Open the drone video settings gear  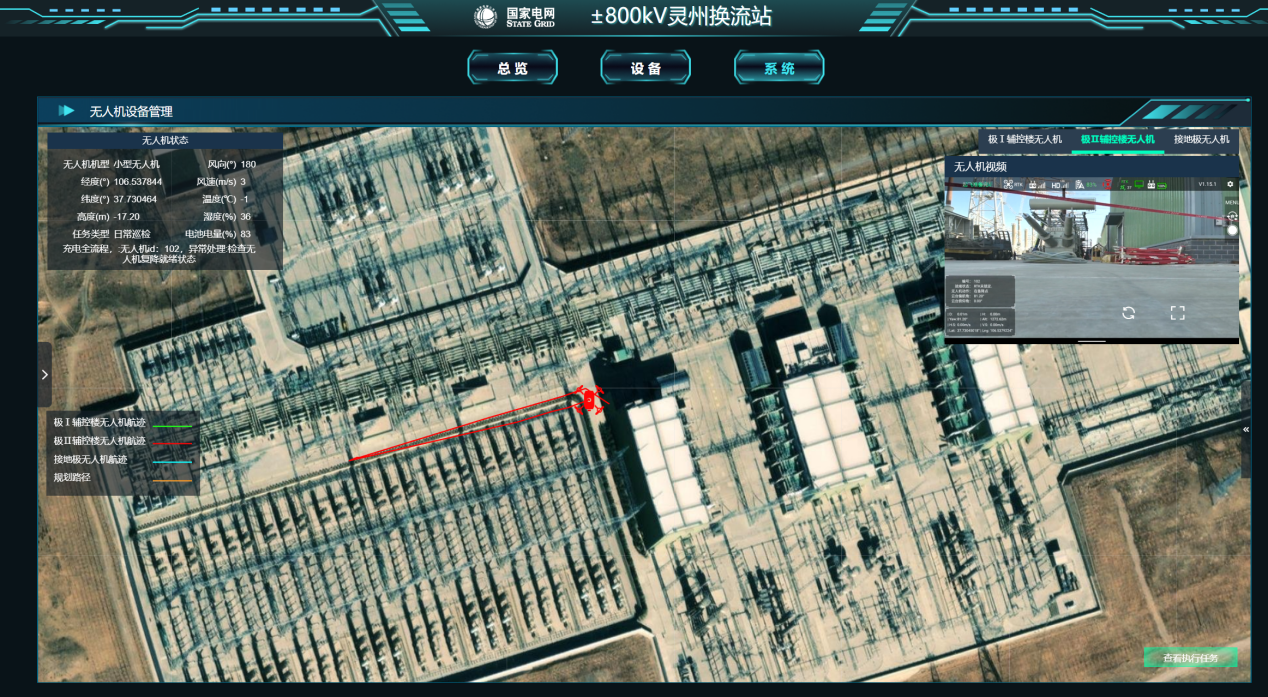click(x=1230, y=184)
